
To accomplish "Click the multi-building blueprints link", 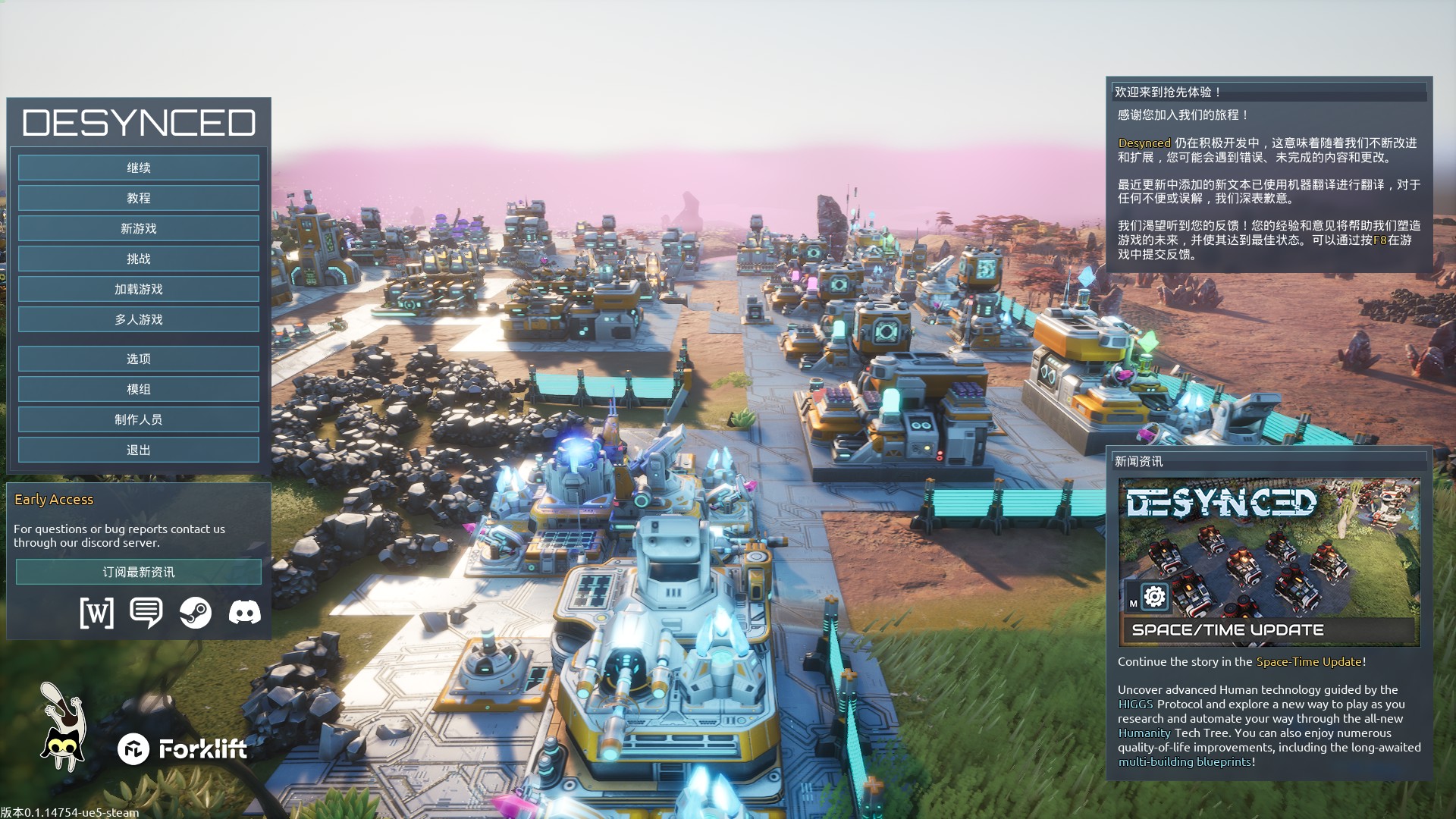I will (x=1185, y=761).
